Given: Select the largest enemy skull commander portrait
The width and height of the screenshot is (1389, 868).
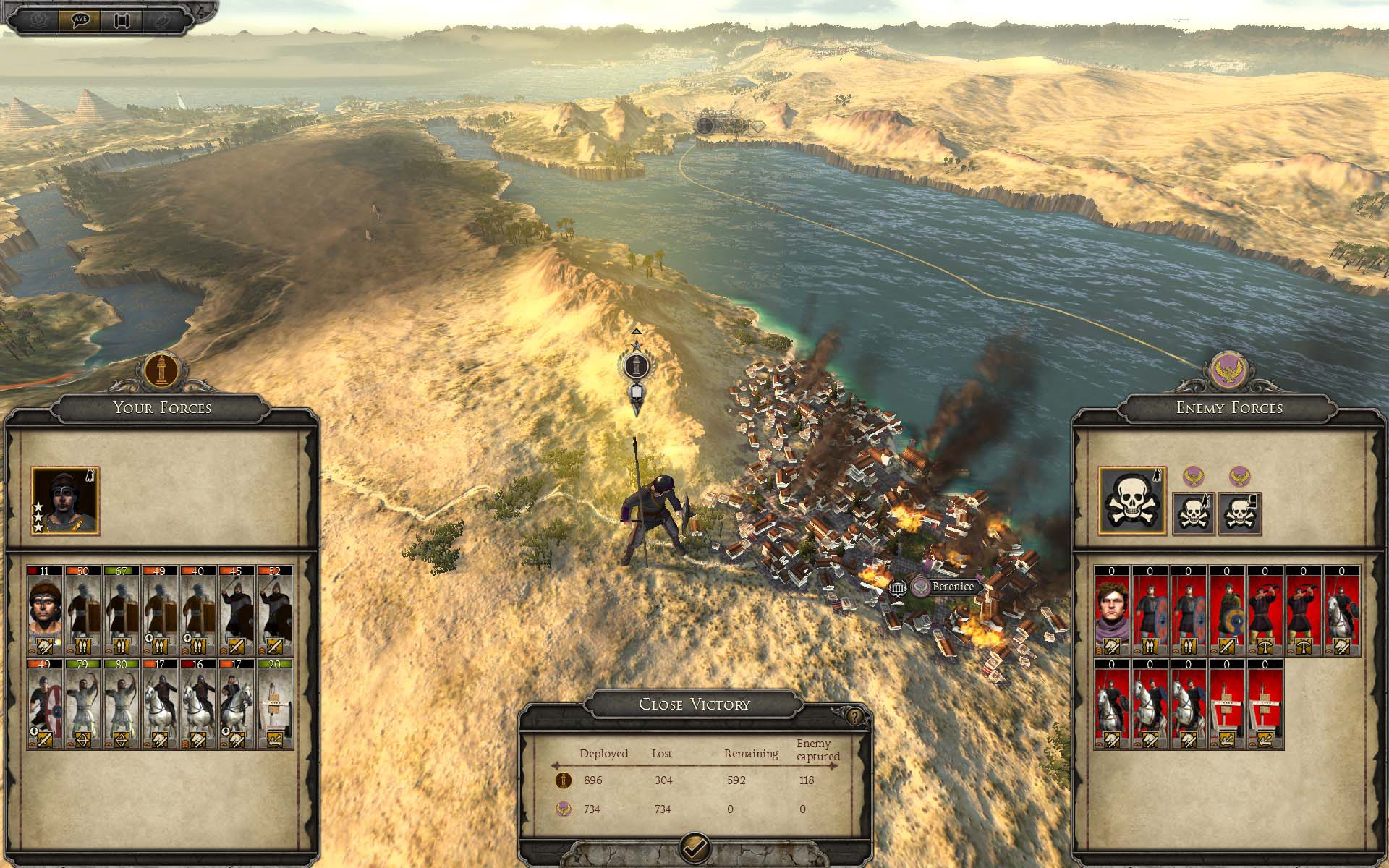Looking at the screenshot, I should (1132, 501).
